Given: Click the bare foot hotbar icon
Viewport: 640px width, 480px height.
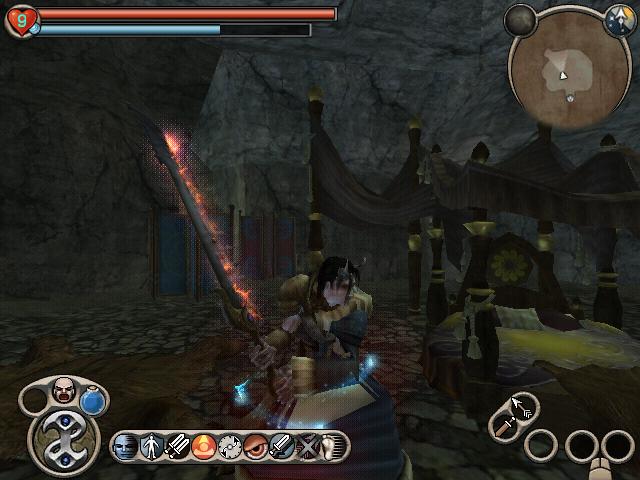Looking at the screenshot, I should pos(330,446).
